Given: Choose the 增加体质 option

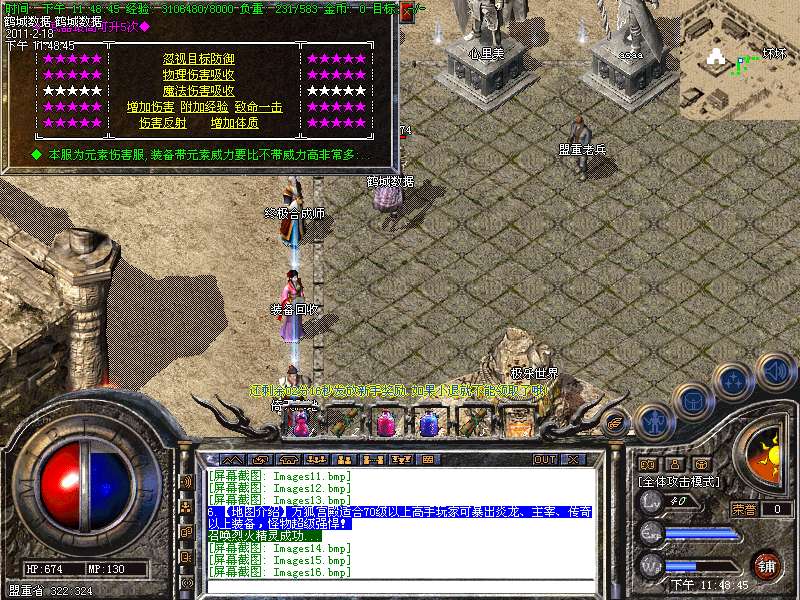Looking at the screenshot, I should (234, 123).
